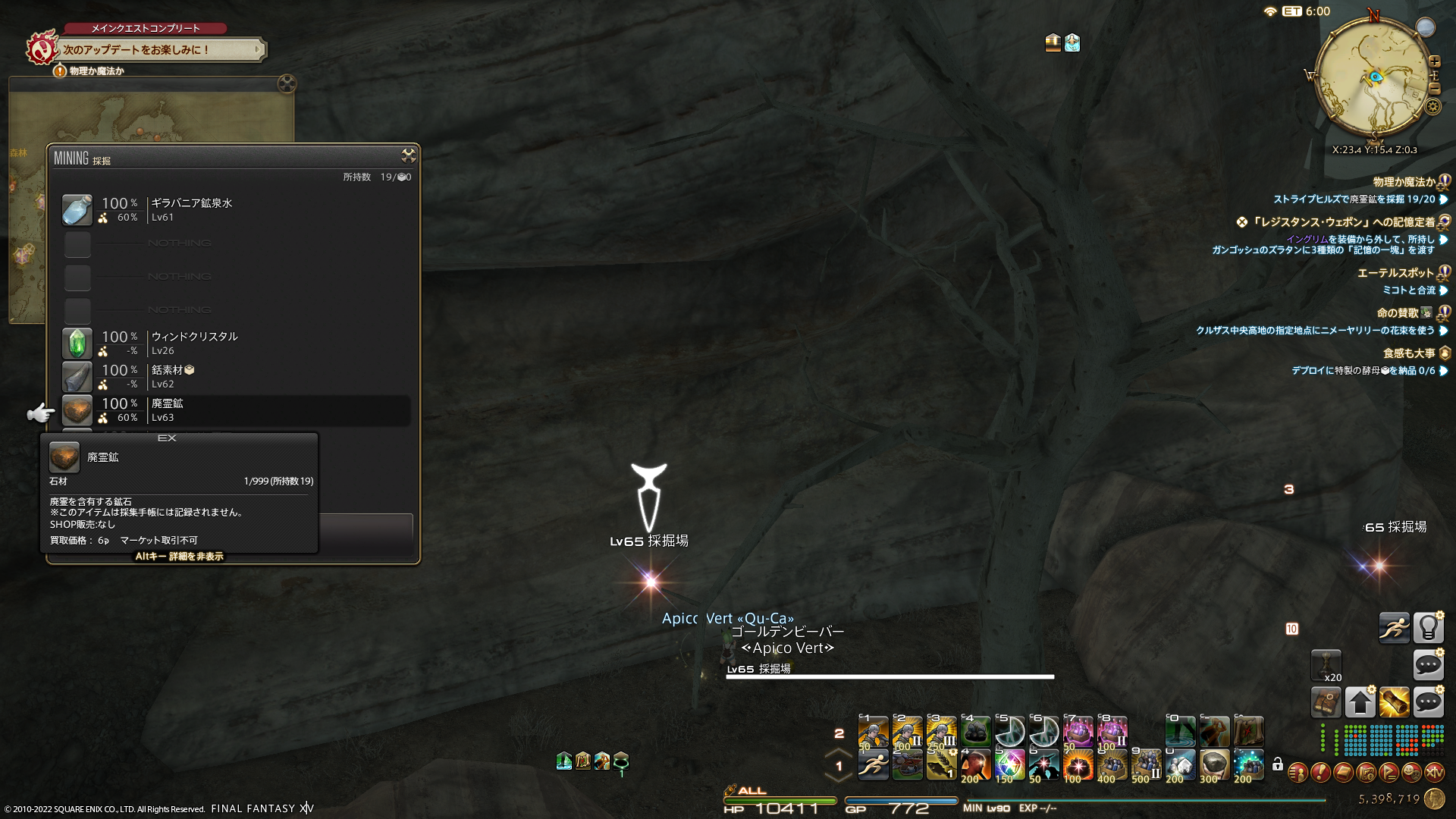This screenshot has height=819, width=1456.
Task: Close the Mining gathering window
Action: point(409,155)
